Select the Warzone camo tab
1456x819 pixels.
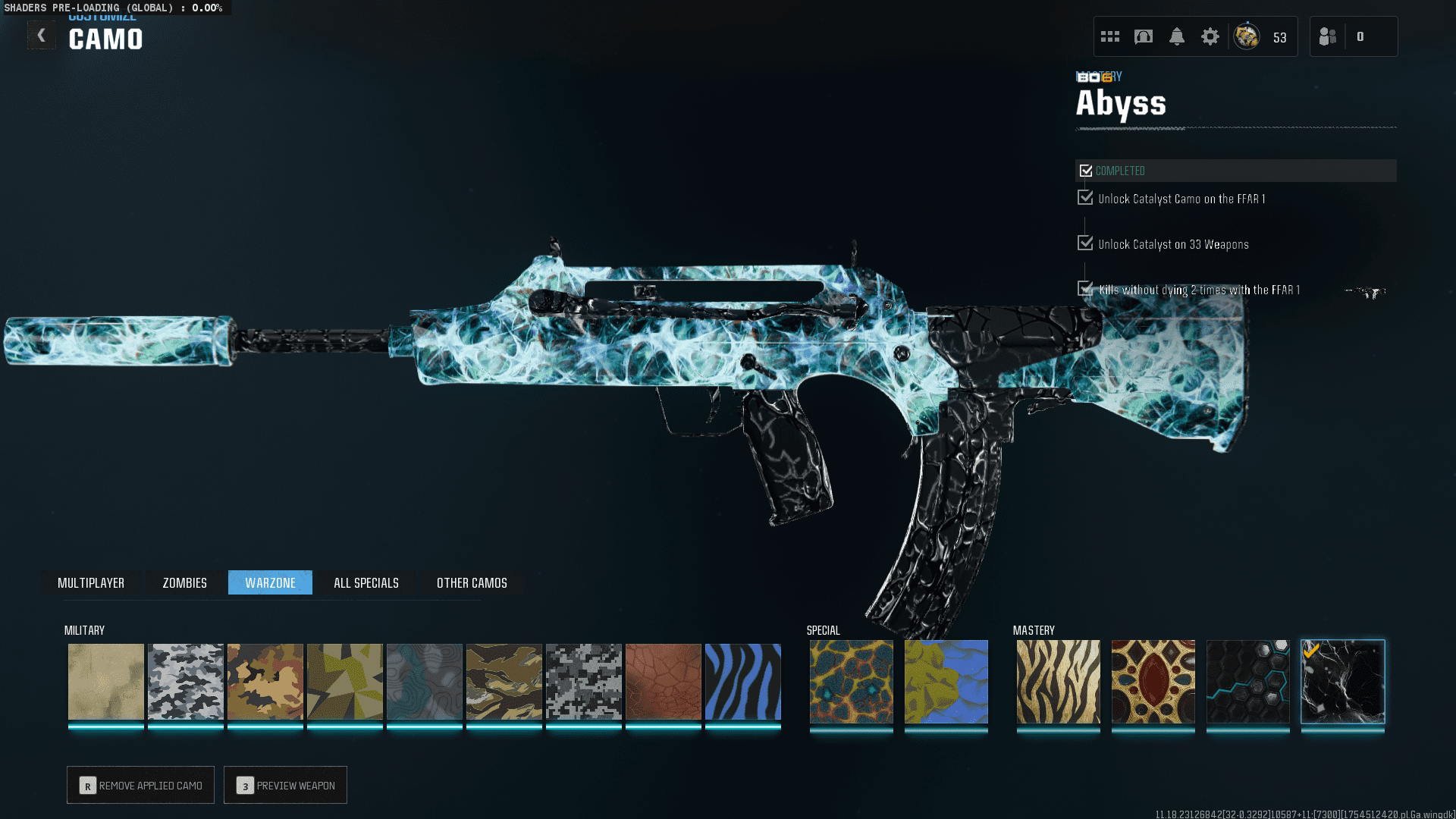[270, 582]
